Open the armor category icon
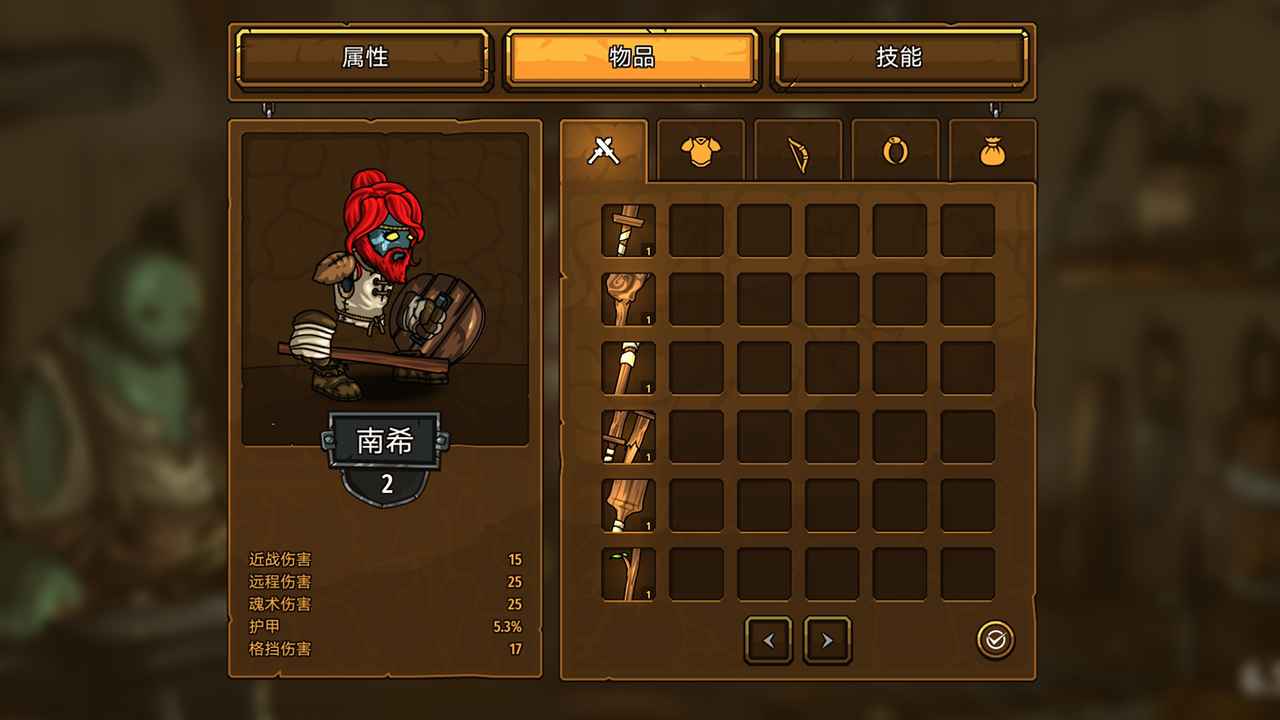 pyautogui.click(x=701, y=150)
